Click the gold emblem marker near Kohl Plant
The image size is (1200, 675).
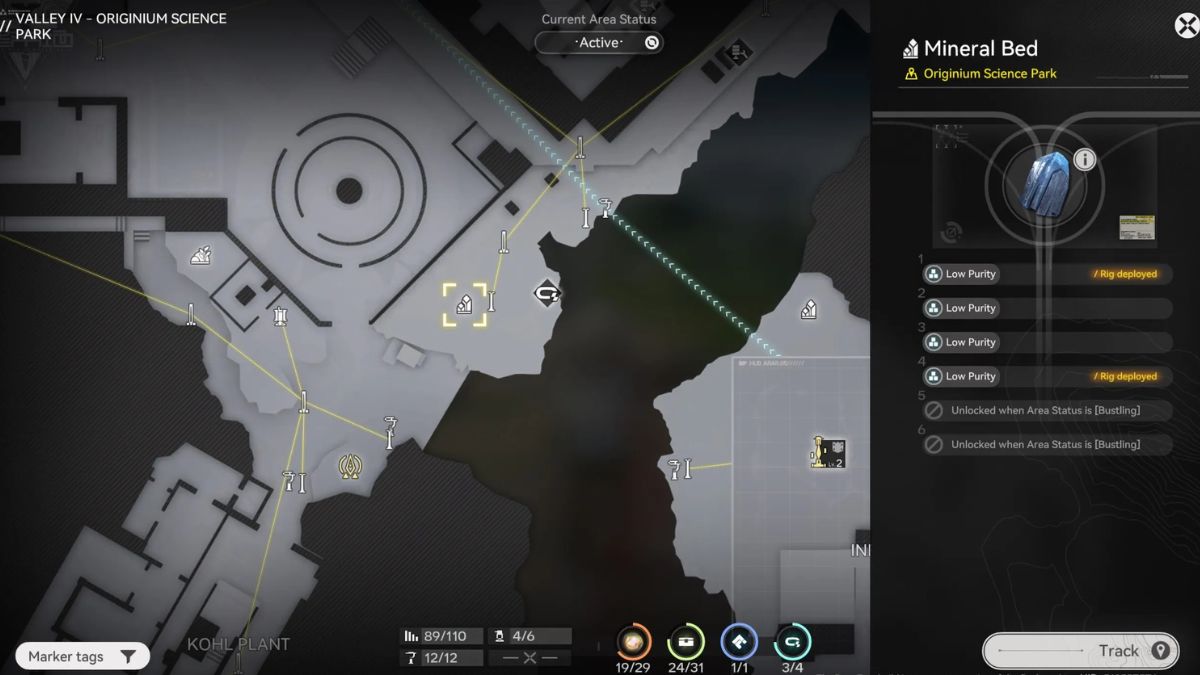(x=349, y=466)
